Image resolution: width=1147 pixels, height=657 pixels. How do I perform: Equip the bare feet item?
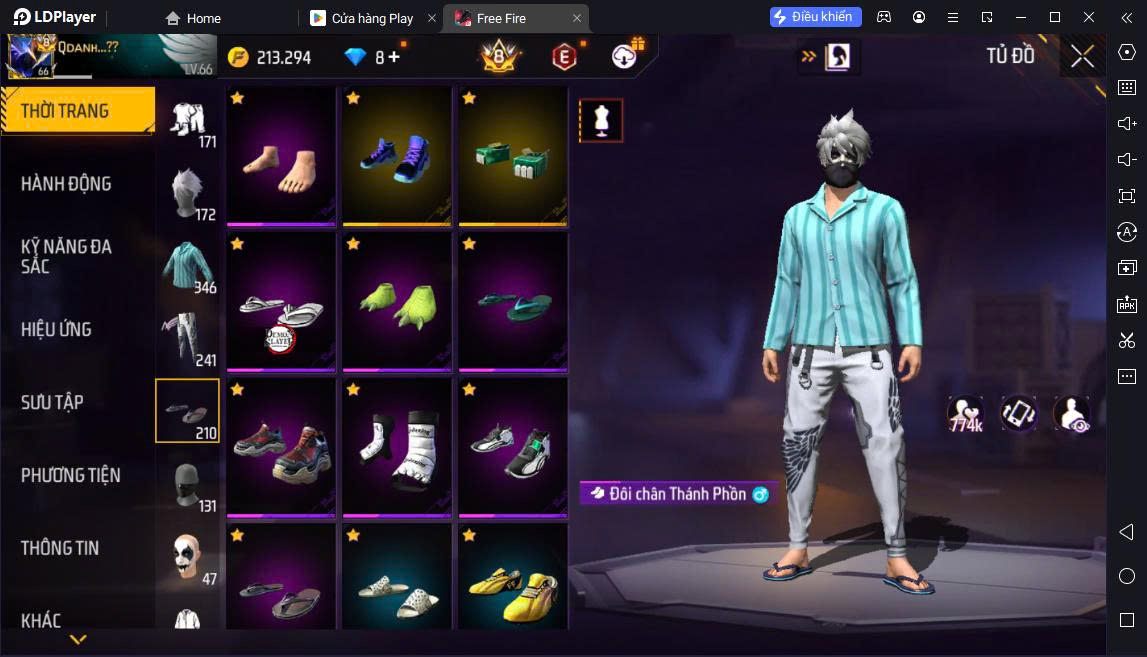[281, 156]
